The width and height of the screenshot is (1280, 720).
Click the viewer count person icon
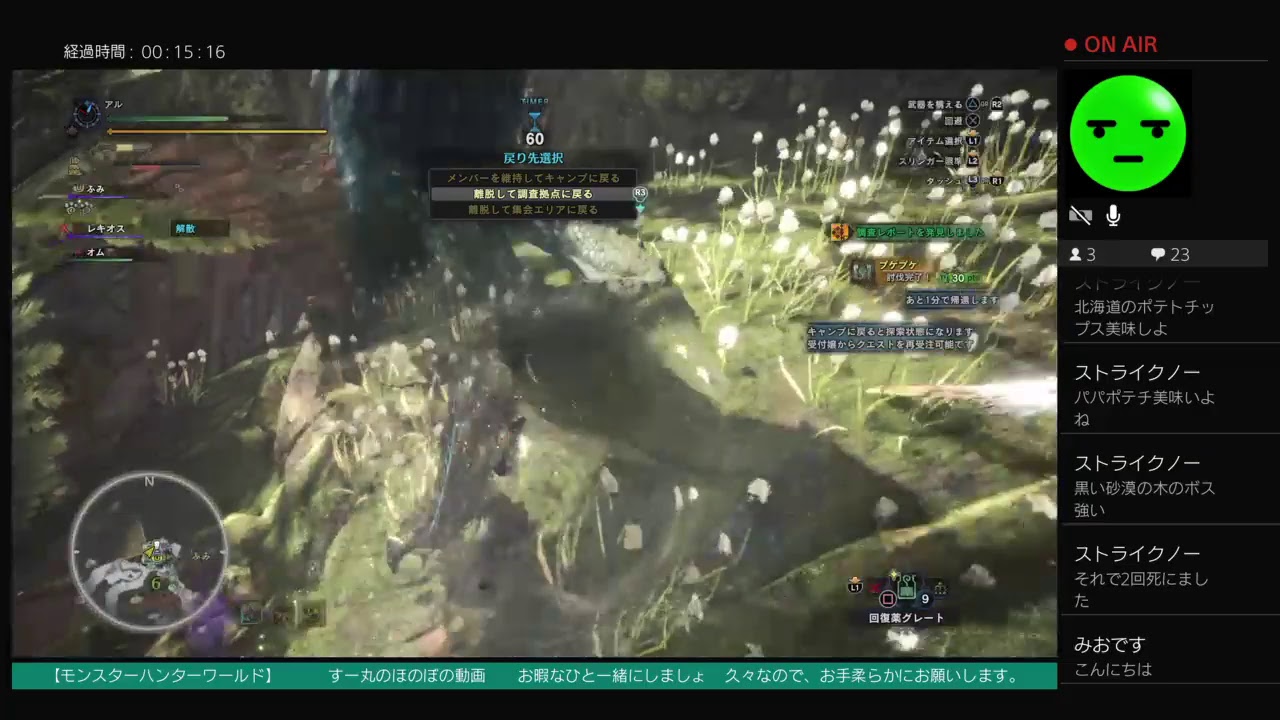tap(1074, 254)
